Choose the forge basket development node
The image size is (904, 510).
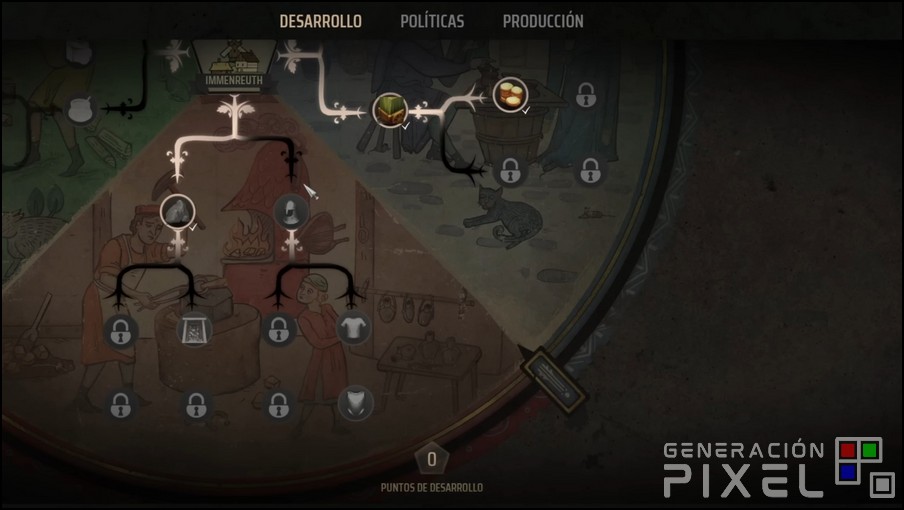(193, 328)
